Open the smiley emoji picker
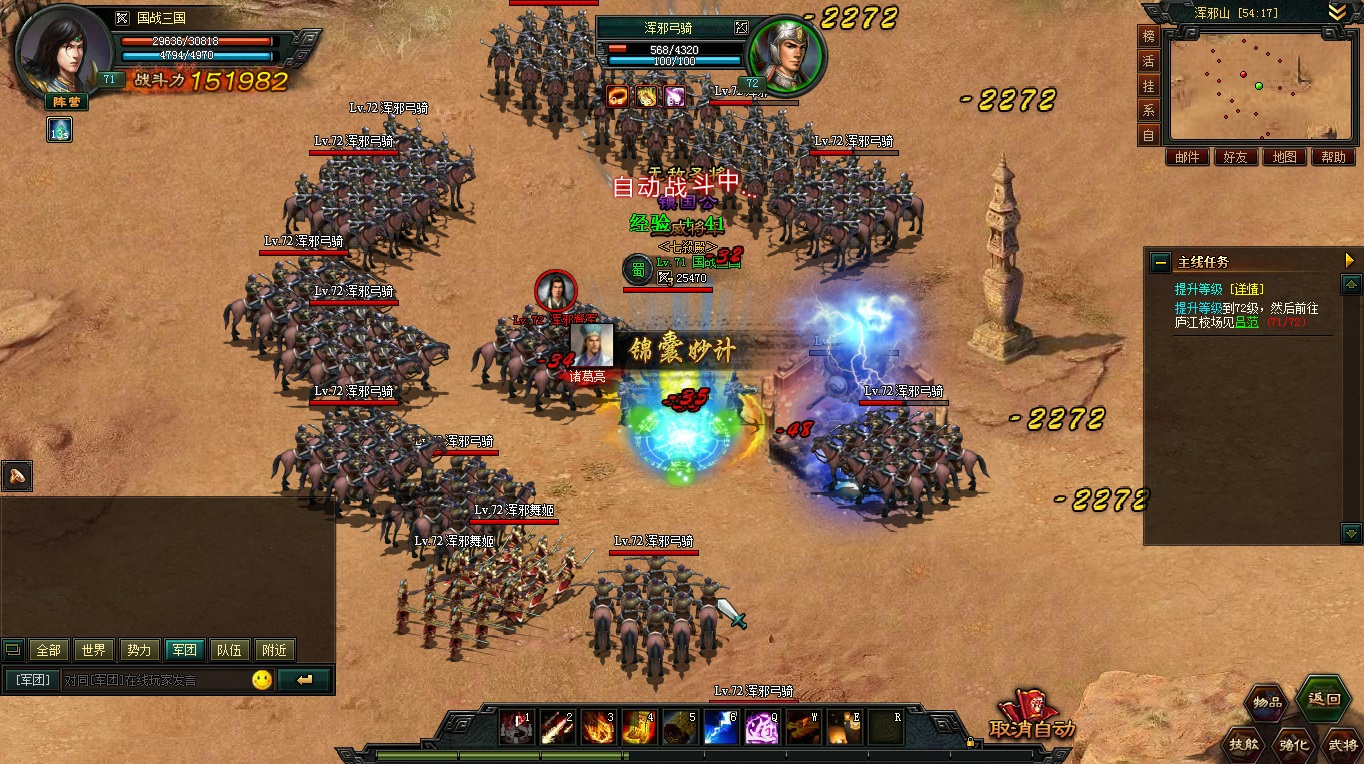Screen dimensions: 1364x764 [262, 680]
